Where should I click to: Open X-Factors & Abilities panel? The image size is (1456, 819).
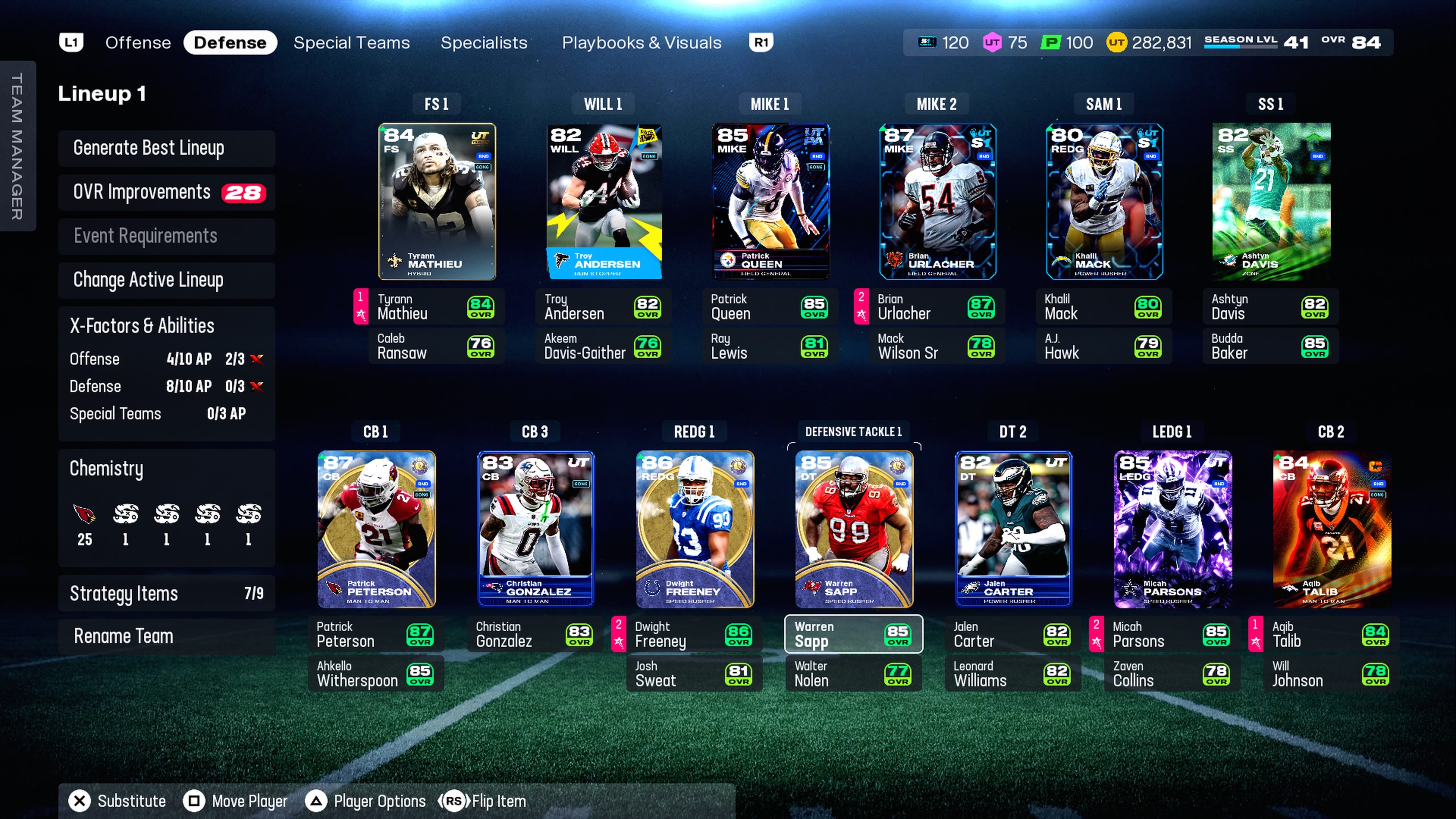[x=166, y=326]
